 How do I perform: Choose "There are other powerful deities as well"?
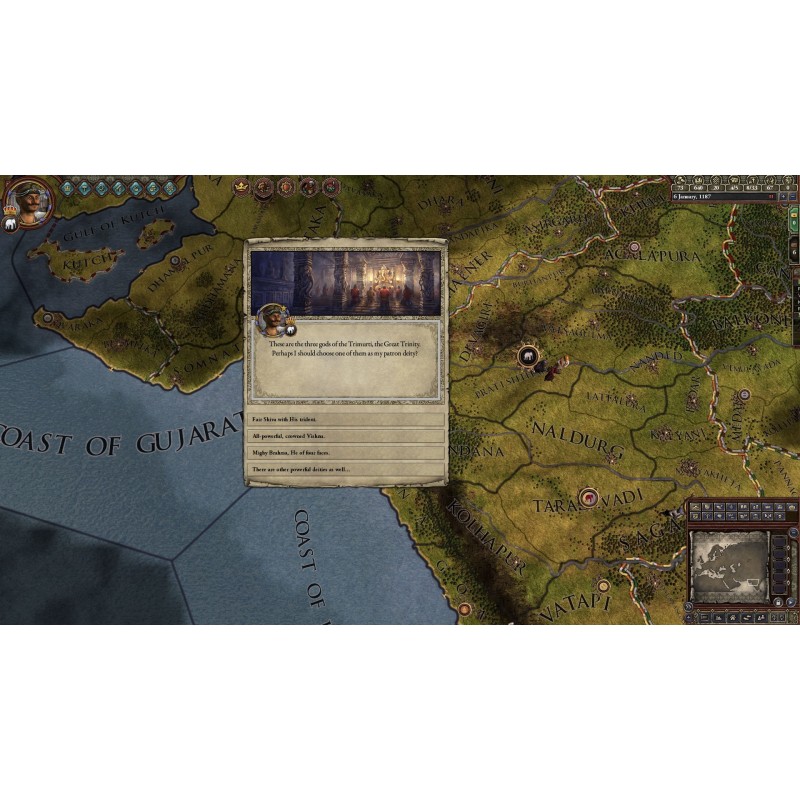click(346, 469)
